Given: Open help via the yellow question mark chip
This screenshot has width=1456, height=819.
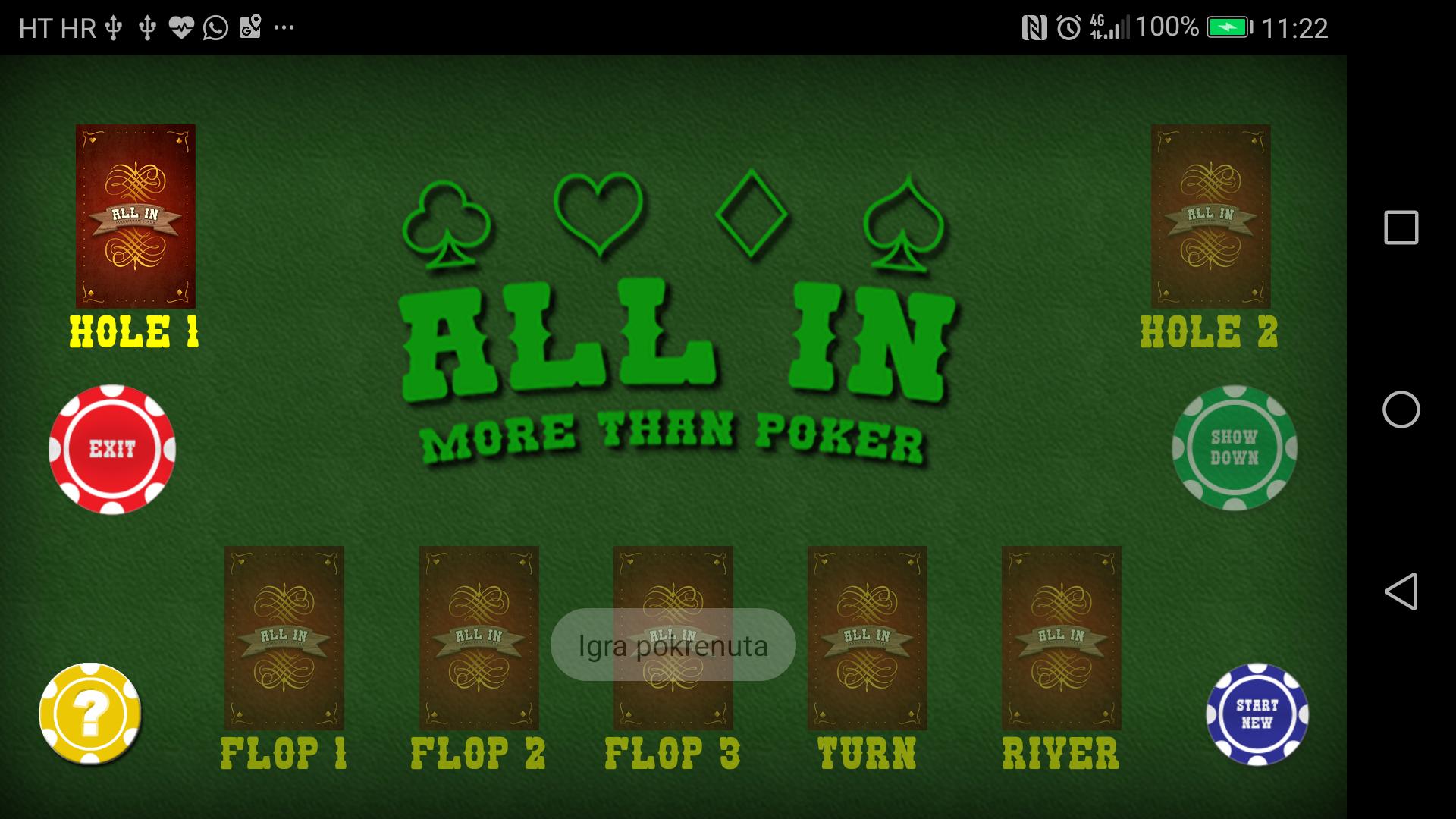Looking at the screenshot, I should [x=89, y=713].
